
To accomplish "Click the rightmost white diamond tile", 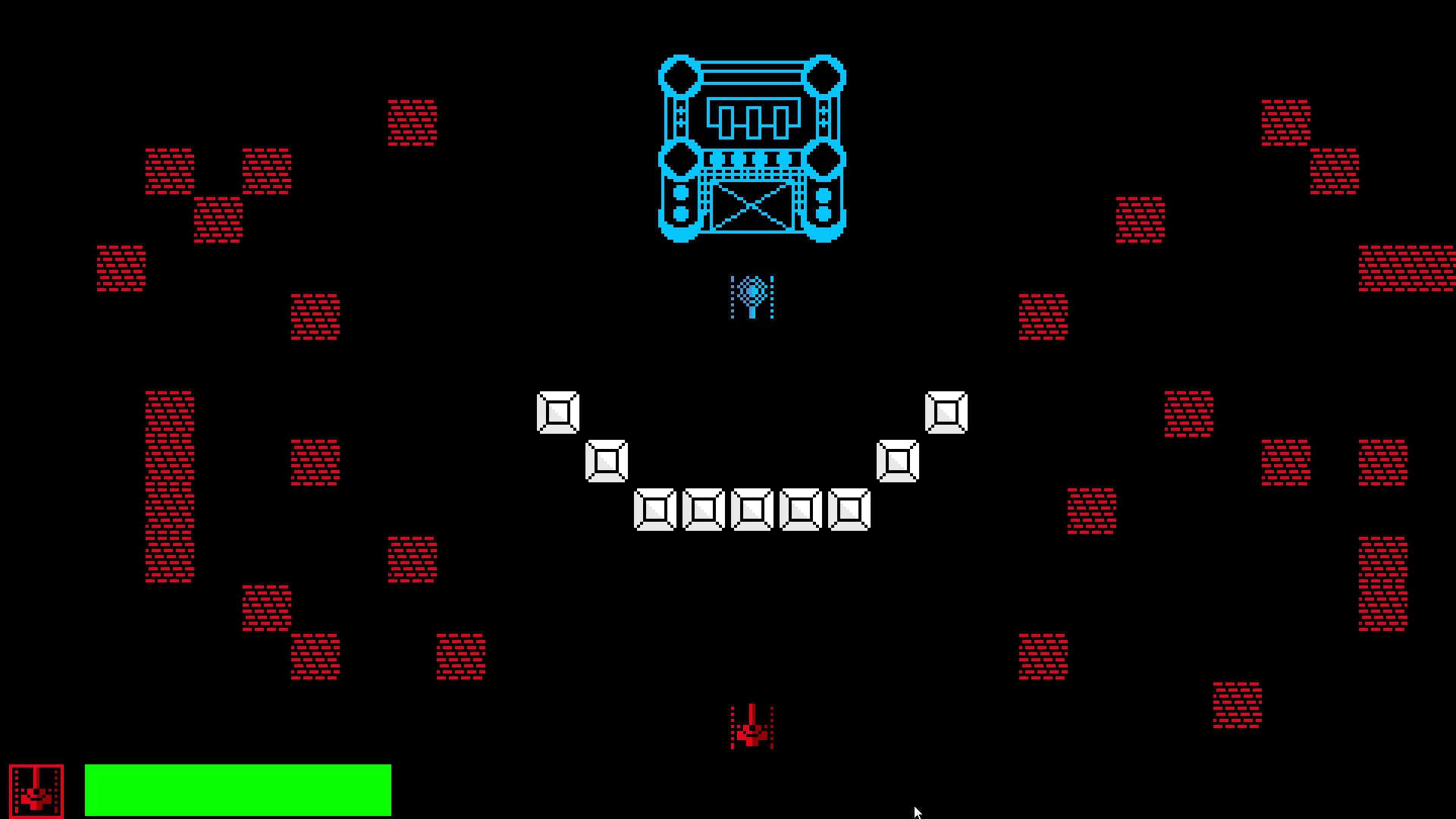I will coord(945,411).
